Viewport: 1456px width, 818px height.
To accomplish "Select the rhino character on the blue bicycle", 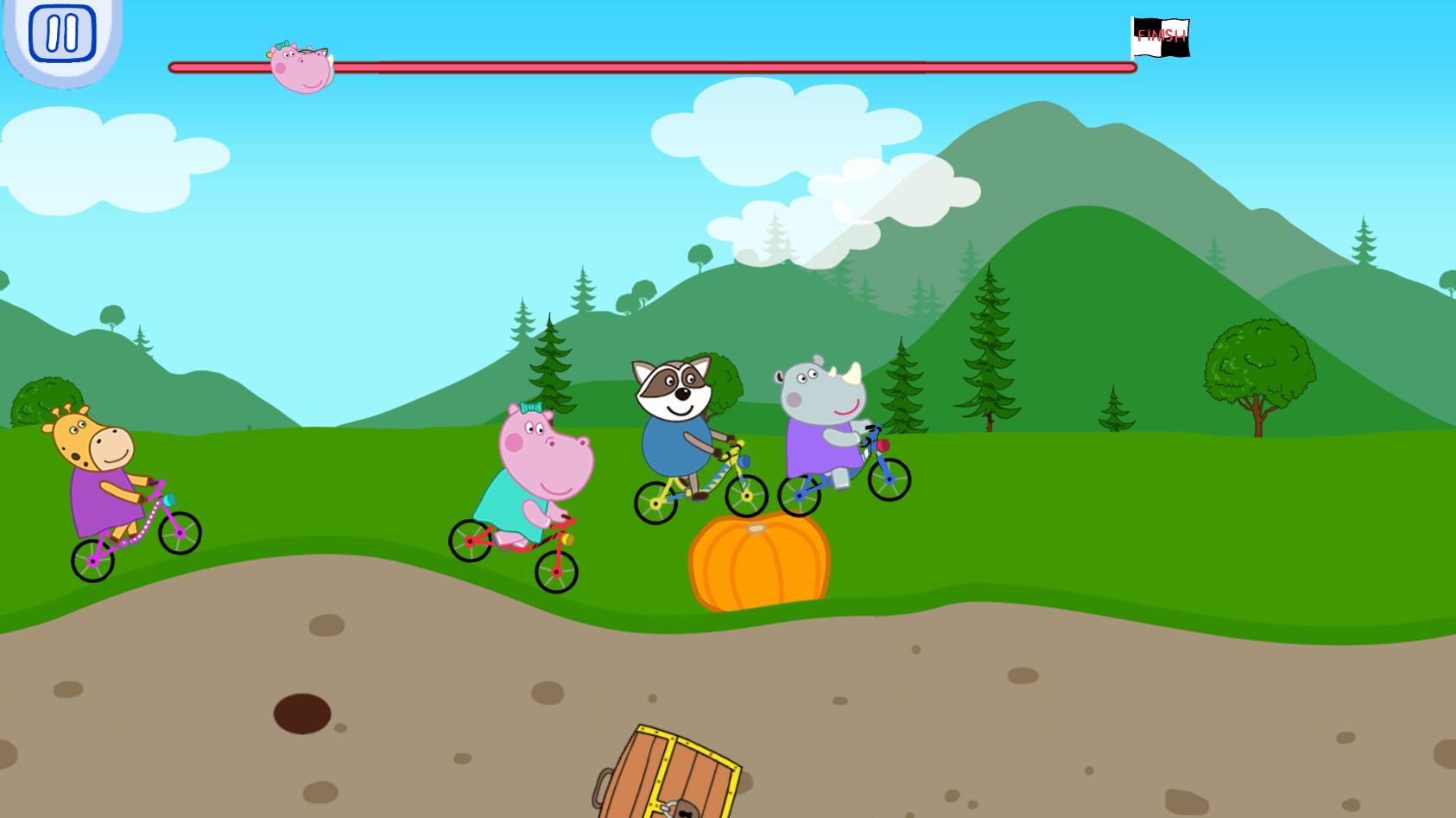I will [816, 406].
